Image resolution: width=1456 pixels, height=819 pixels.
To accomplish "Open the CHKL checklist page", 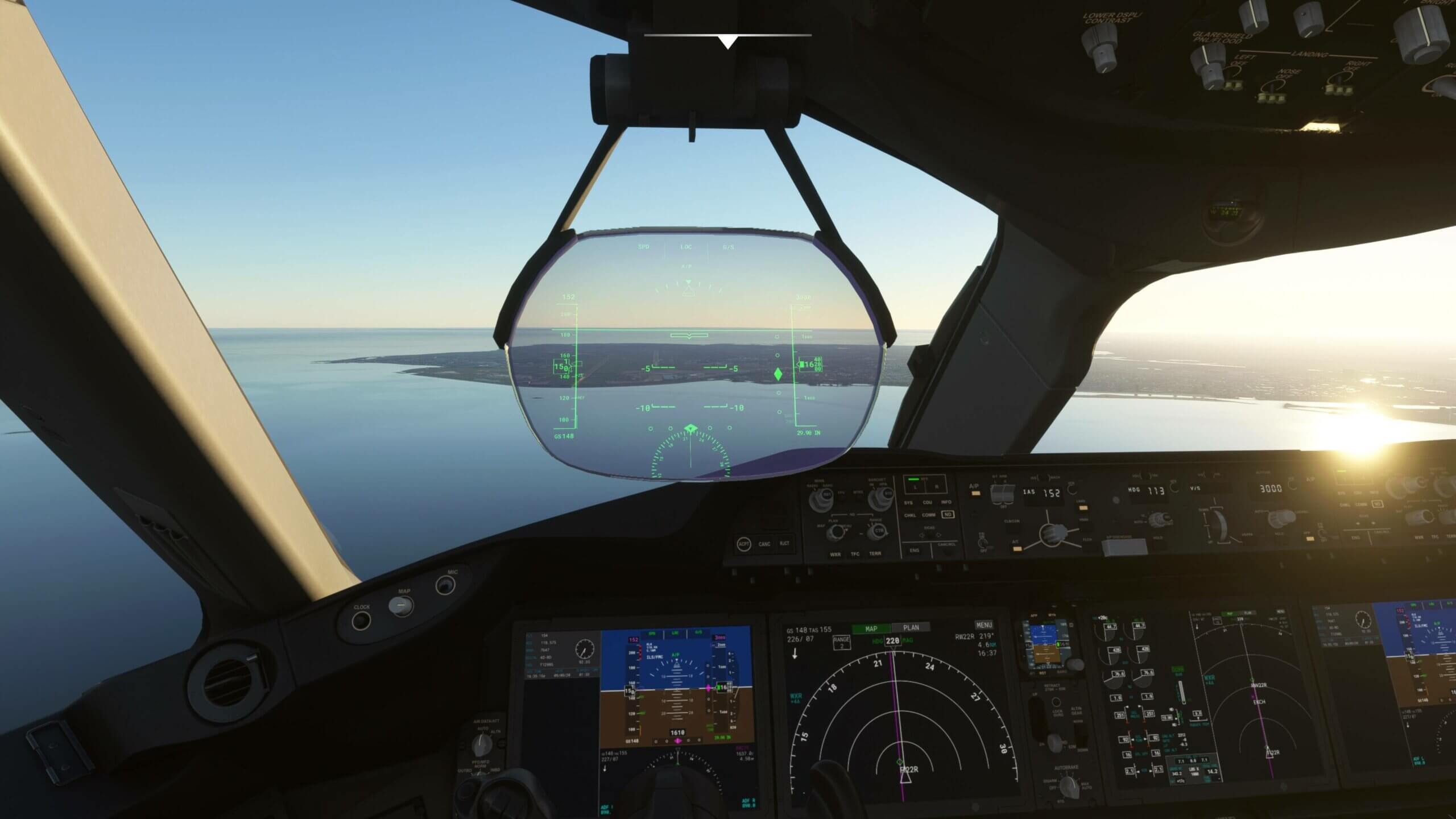I will coord(909,515).
